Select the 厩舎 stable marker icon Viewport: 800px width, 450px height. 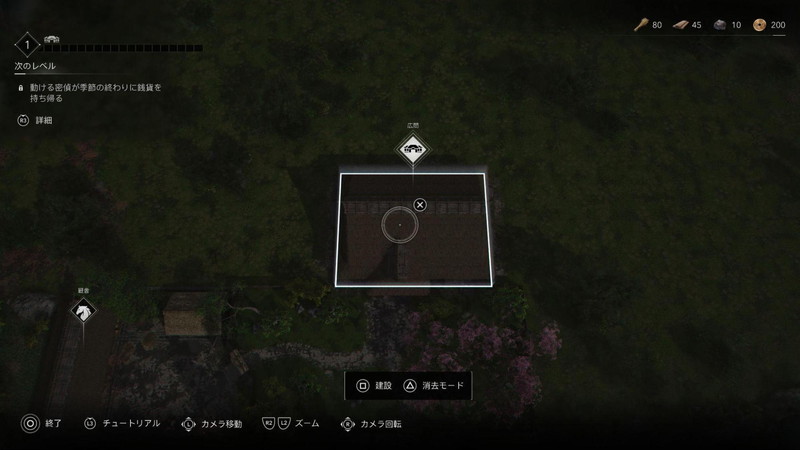[81, 311]
